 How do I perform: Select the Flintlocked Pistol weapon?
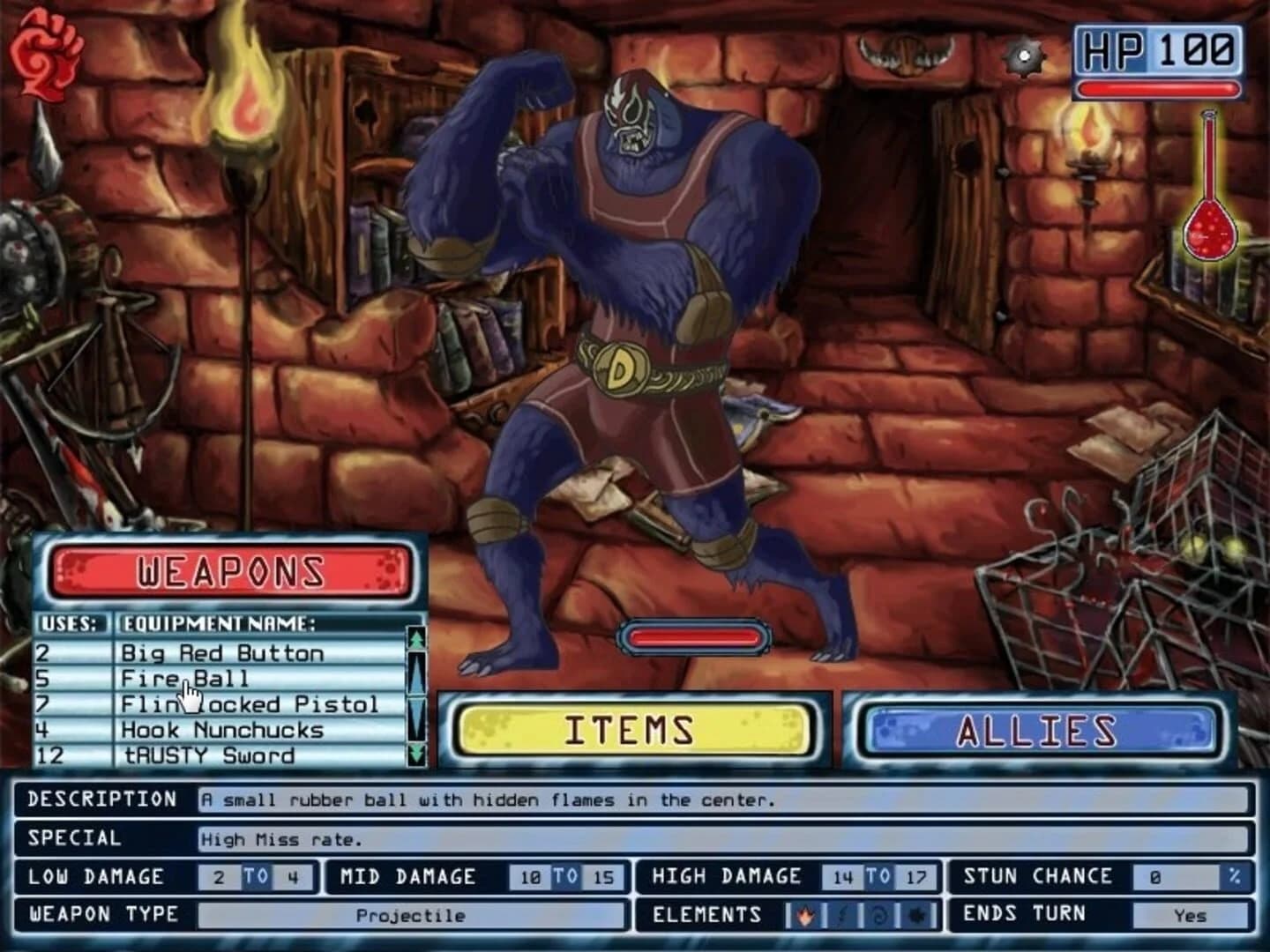point(250,704)
